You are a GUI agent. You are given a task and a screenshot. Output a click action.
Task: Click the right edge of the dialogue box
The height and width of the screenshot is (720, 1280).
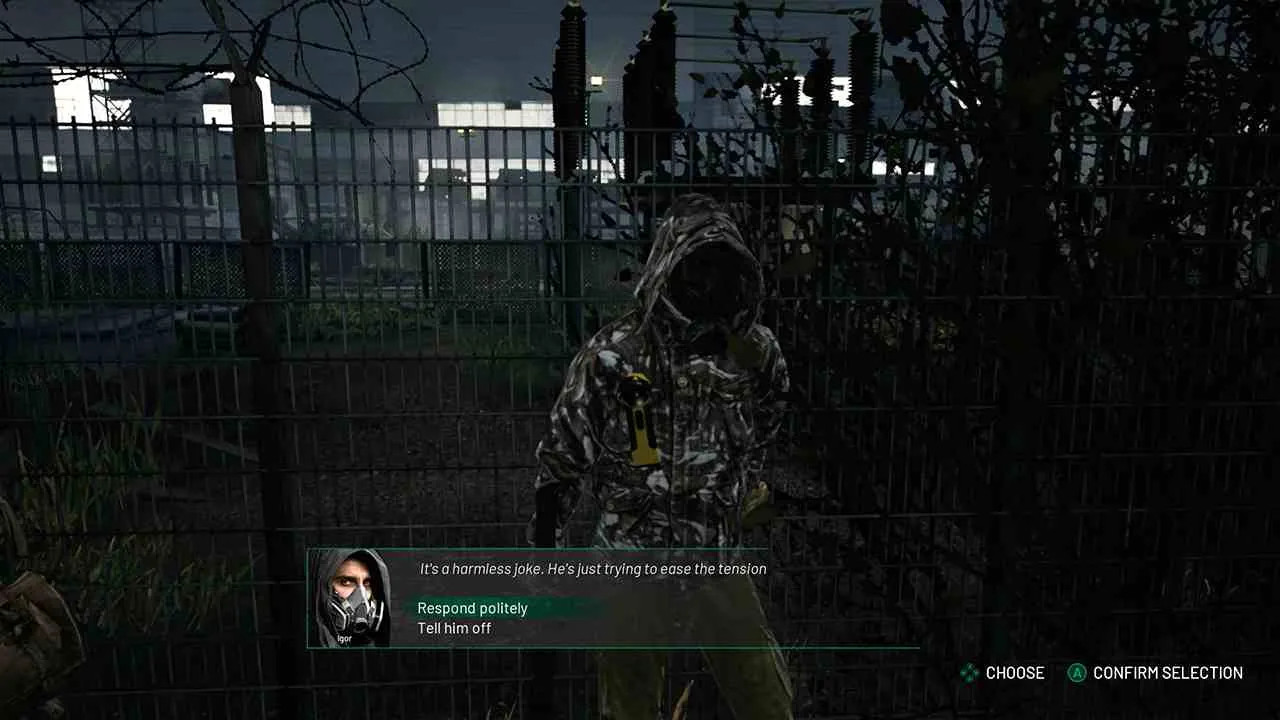tap(917, 598)
